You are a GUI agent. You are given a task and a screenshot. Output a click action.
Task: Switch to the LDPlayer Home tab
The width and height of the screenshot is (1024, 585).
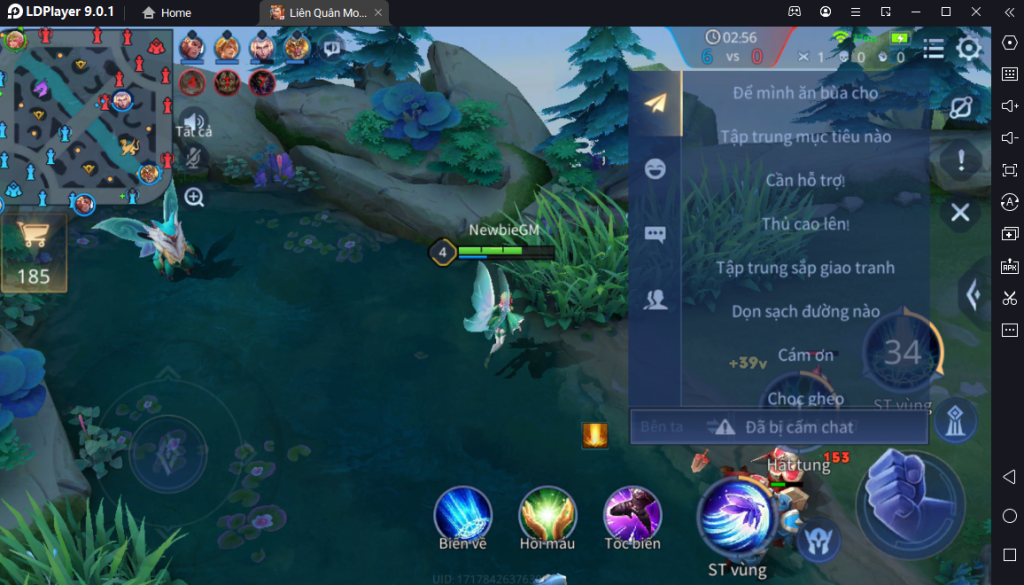pos(166,13)
